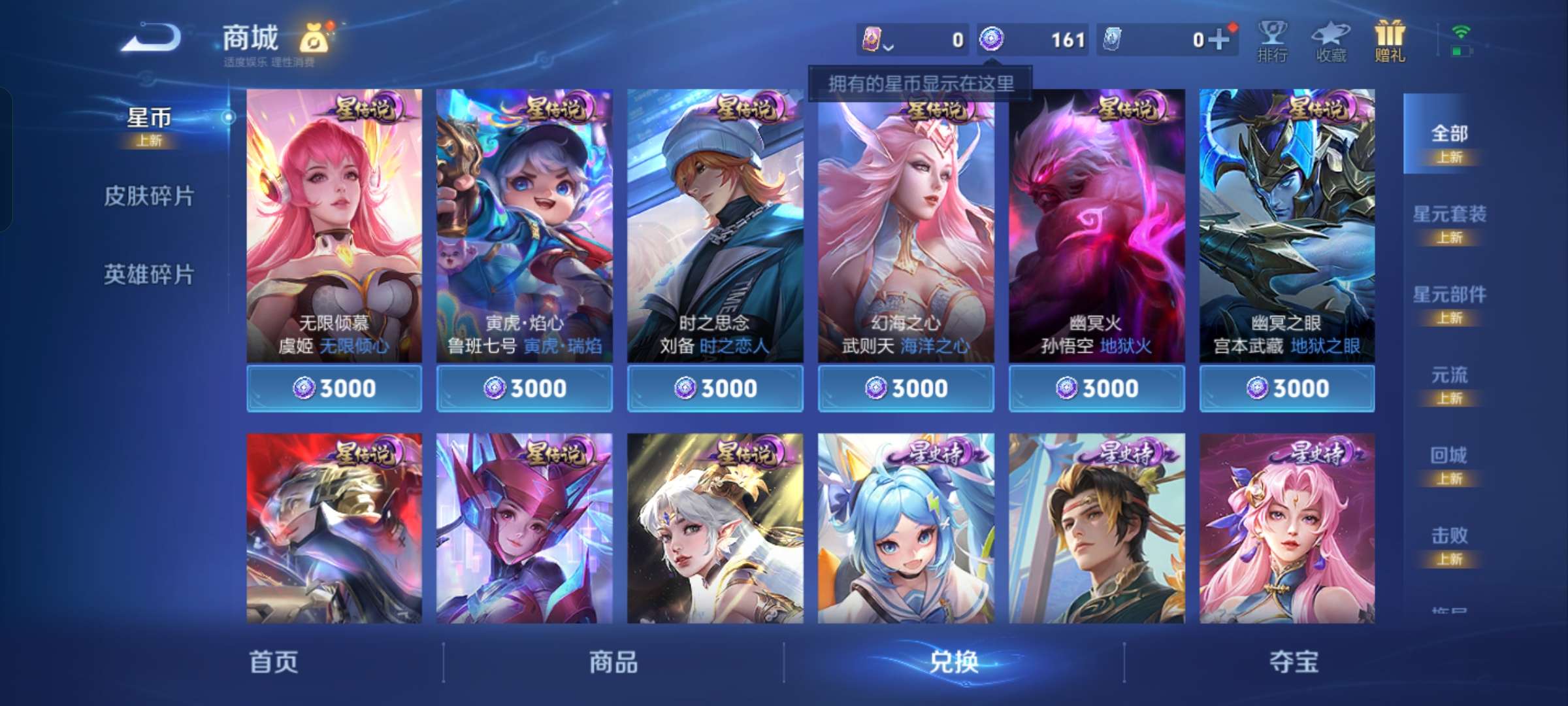Buy 孙悟空 幽冥火 for 3000 coins
The height and width of the screenshot is (706, 1568).
pos(1095,387)
